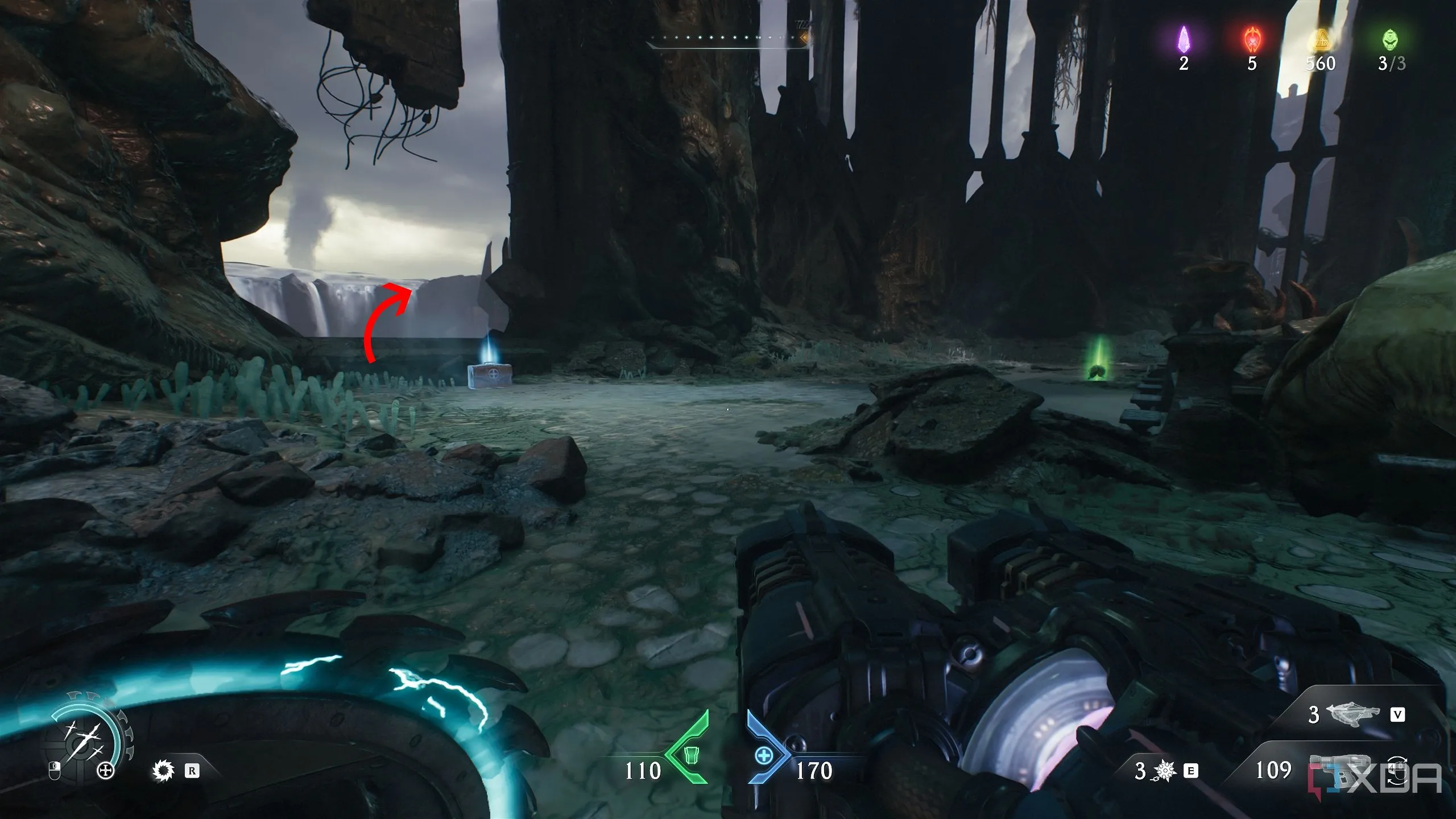The image size is (1456, 819).
Task: Click the shield saw blade icon
Action: (164, 771)
